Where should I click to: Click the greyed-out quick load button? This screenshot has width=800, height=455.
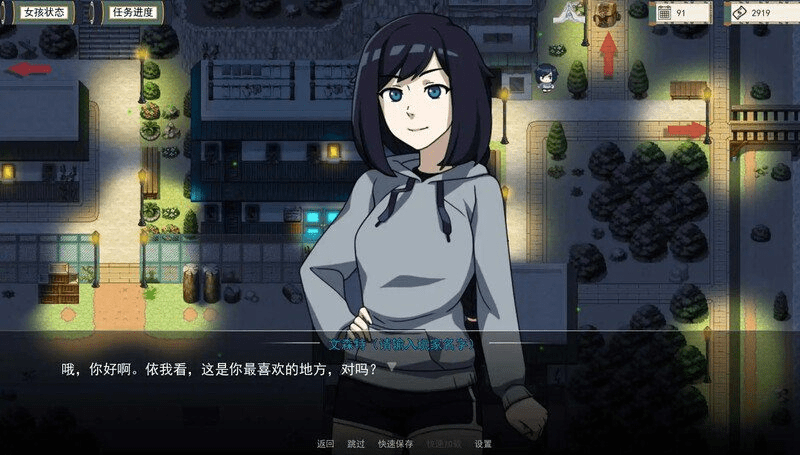[443, 443]
